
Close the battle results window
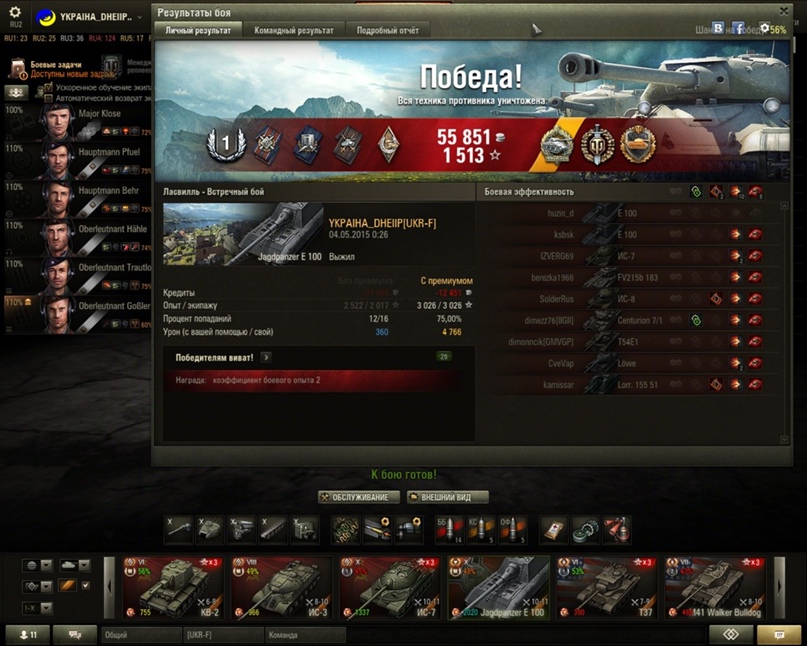pos(784,11)
